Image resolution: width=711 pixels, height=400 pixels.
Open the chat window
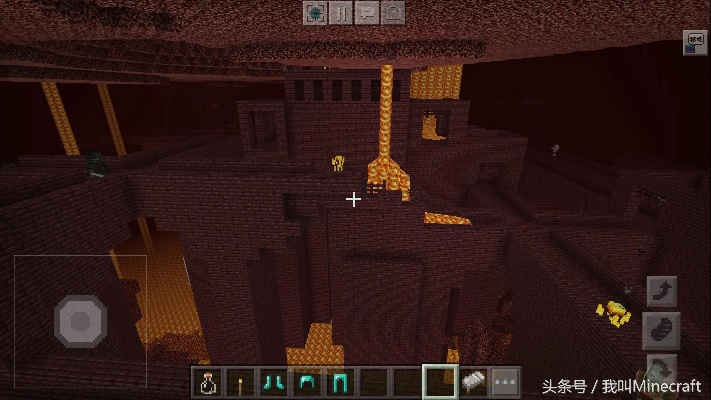367,13
